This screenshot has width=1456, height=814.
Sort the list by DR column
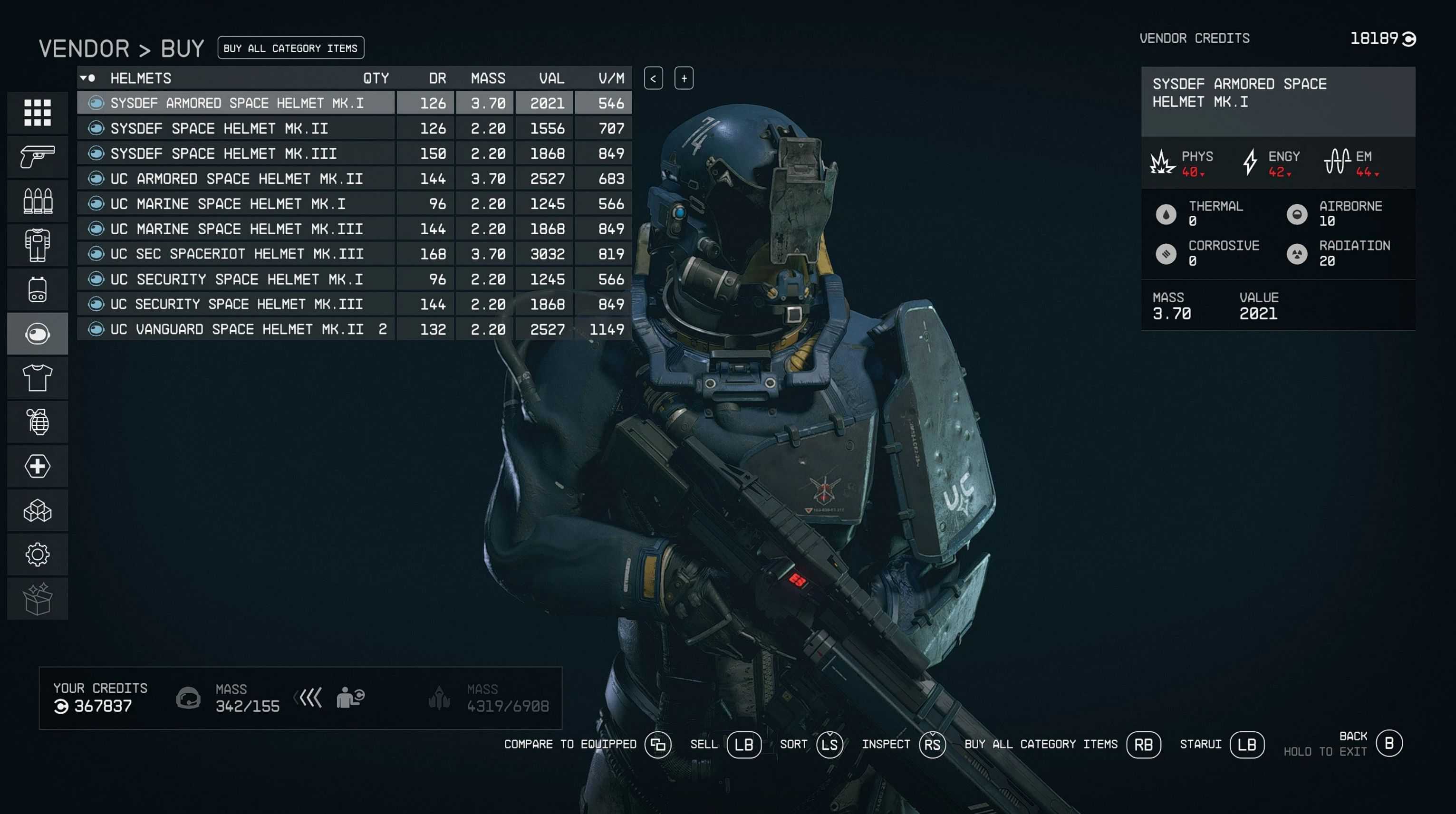tap(437, 78)
